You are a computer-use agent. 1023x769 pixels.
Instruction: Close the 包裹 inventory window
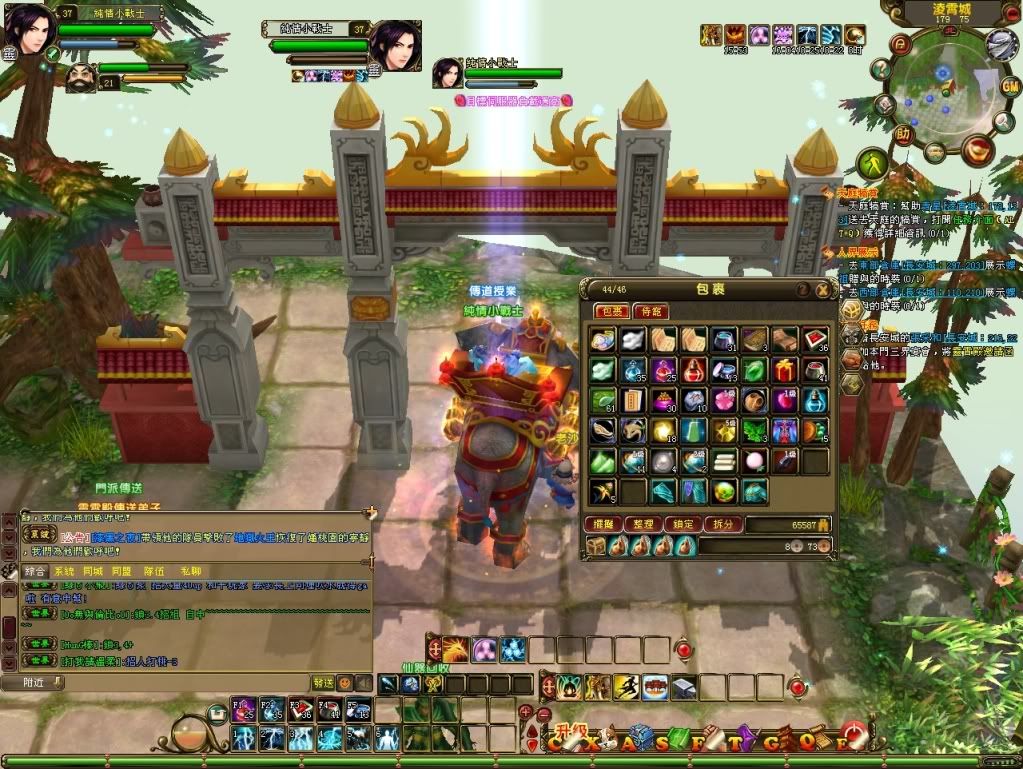click(x=822, y=290)
